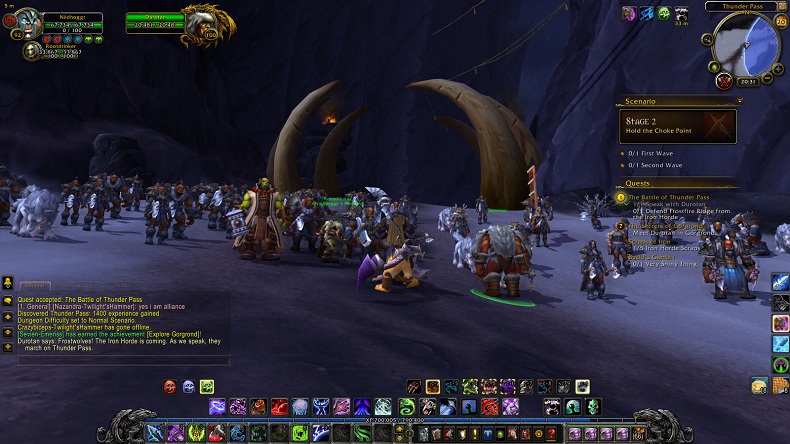
Task: Click the Roondrinker pet frame
Action: 33,50
